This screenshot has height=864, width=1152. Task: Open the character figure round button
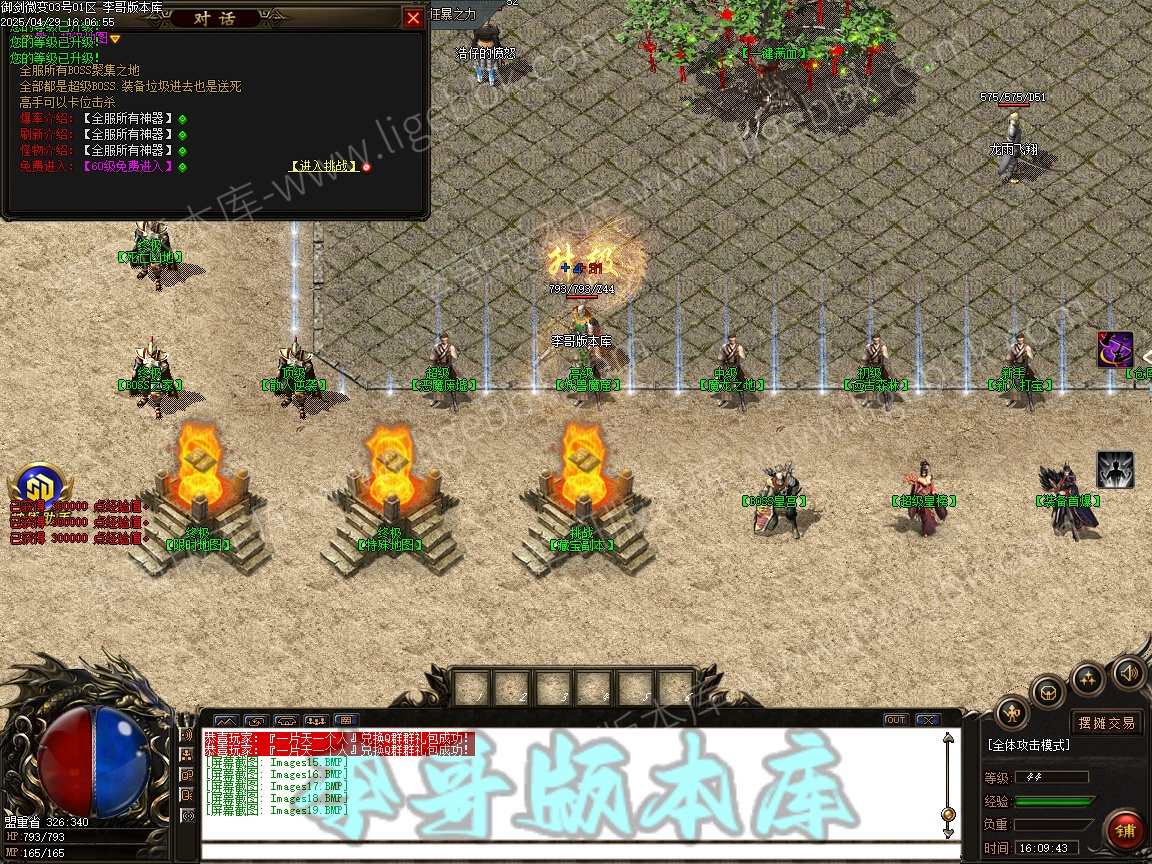pos(1012,713)
